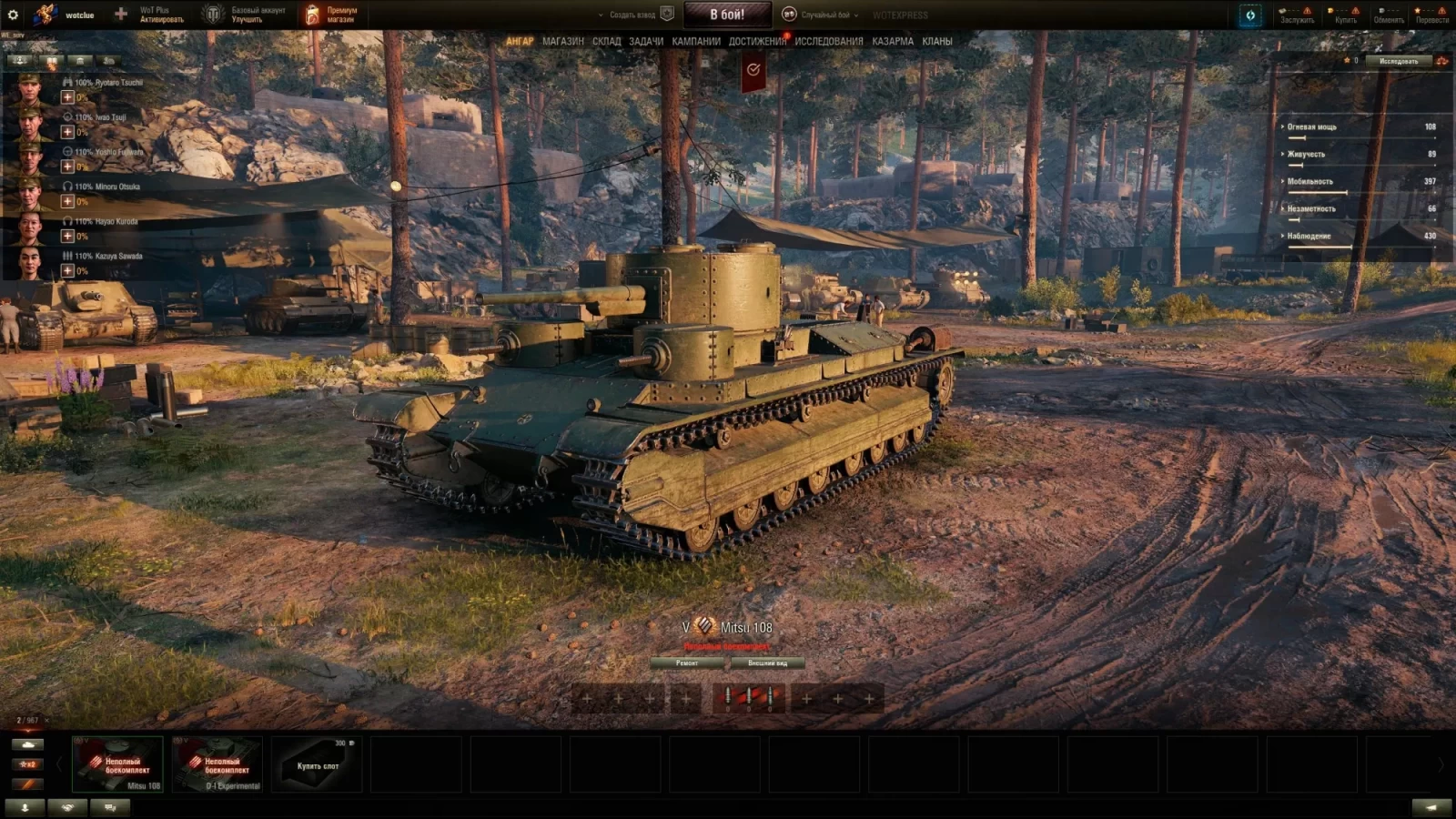Show the КЛАНЫ tab

(x=936, y=41)
